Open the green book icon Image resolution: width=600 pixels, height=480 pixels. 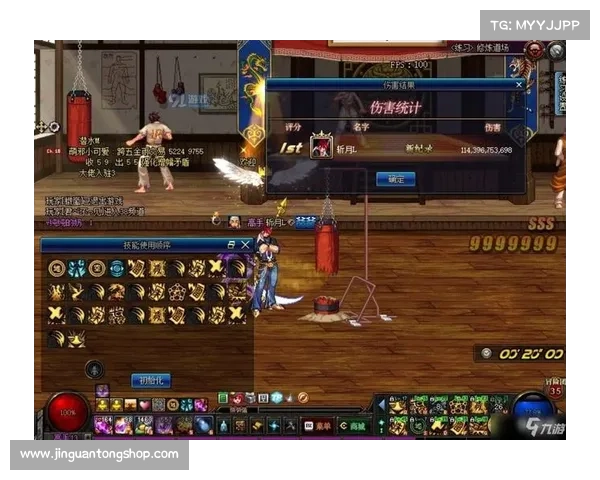222,397
